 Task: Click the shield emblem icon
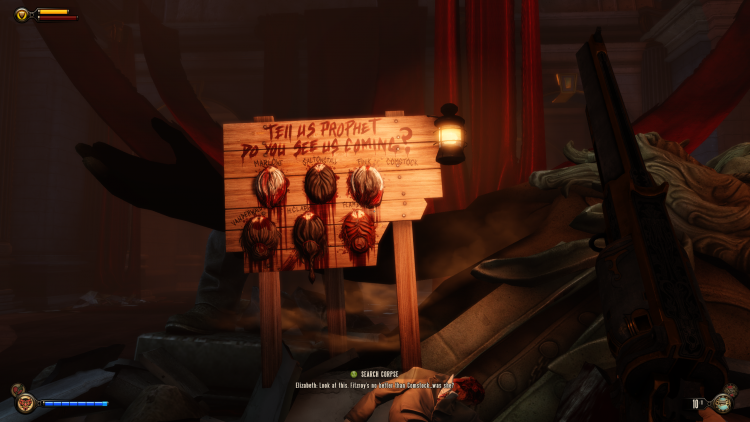pos(22,14)
